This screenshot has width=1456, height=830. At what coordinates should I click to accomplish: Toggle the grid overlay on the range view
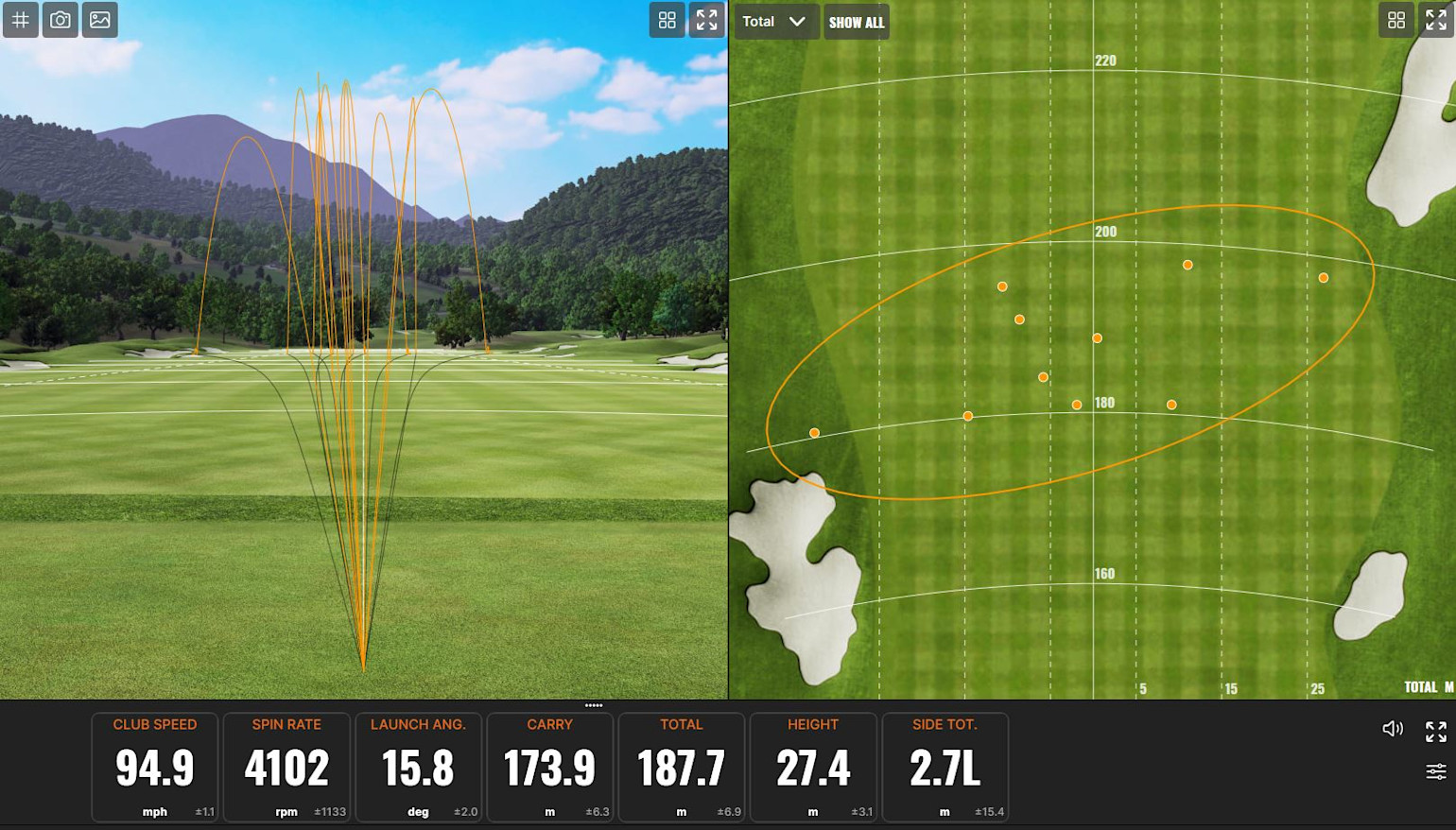21,20
